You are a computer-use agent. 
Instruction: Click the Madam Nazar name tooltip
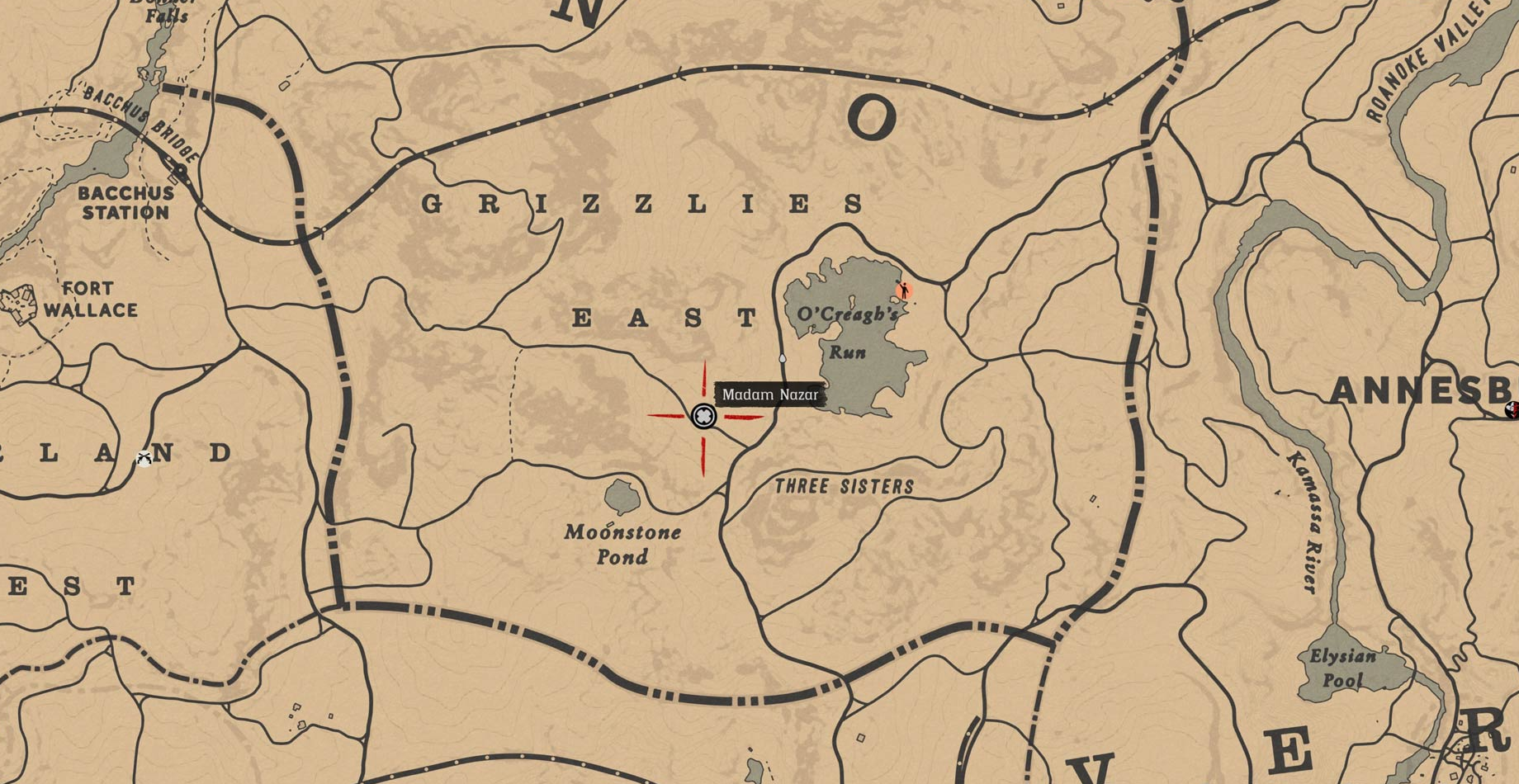click(x=770, y=394)
